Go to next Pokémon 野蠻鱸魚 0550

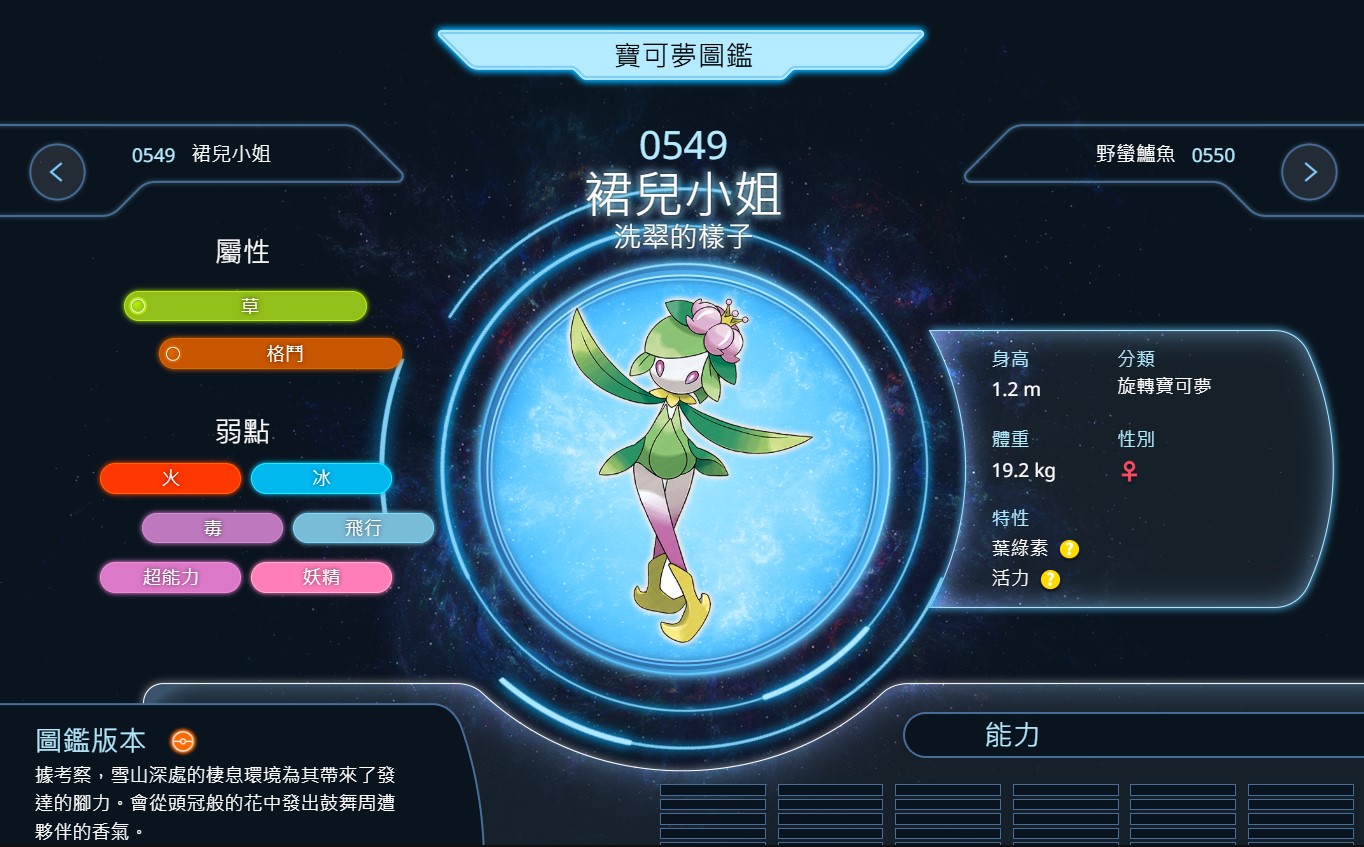pos(1308,172)
